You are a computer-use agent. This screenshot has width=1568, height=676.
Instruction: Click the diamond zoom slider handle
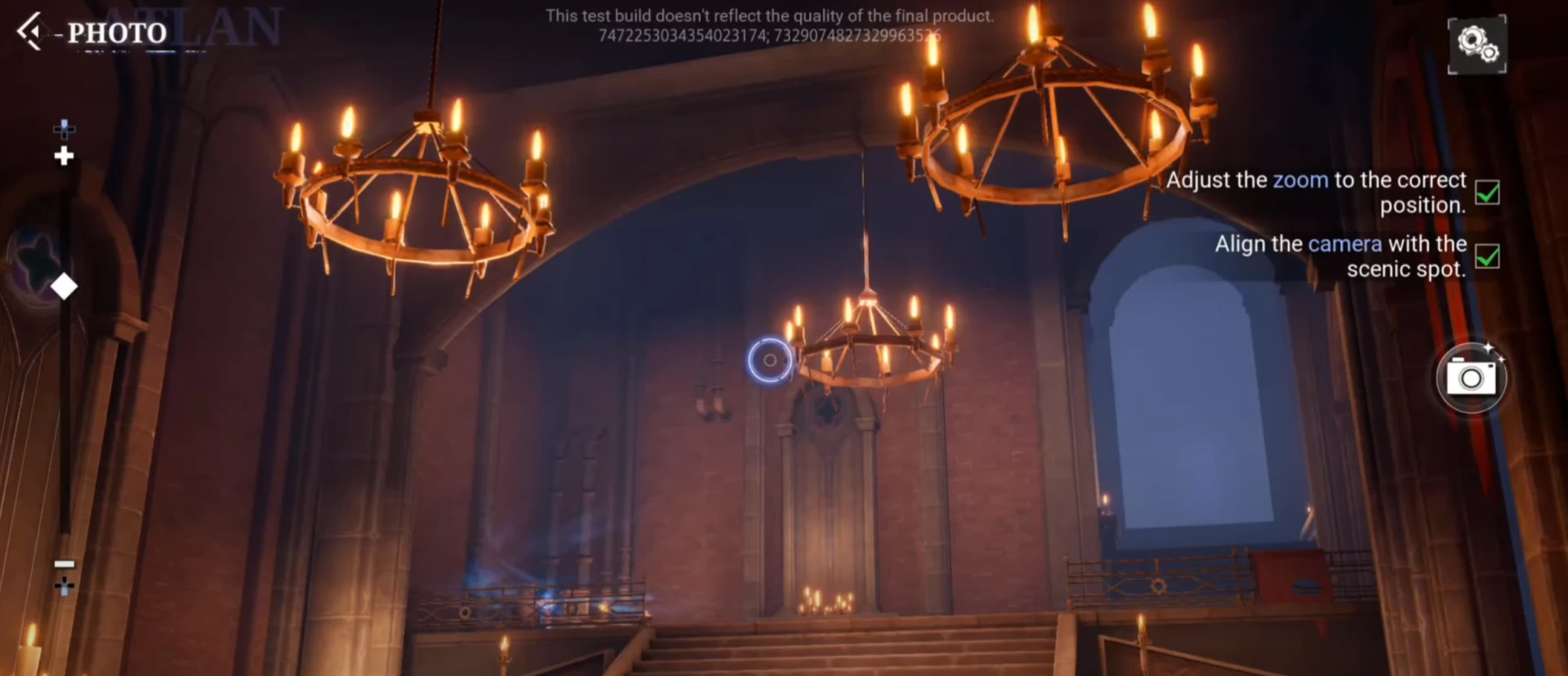click(x=64, y=287)
